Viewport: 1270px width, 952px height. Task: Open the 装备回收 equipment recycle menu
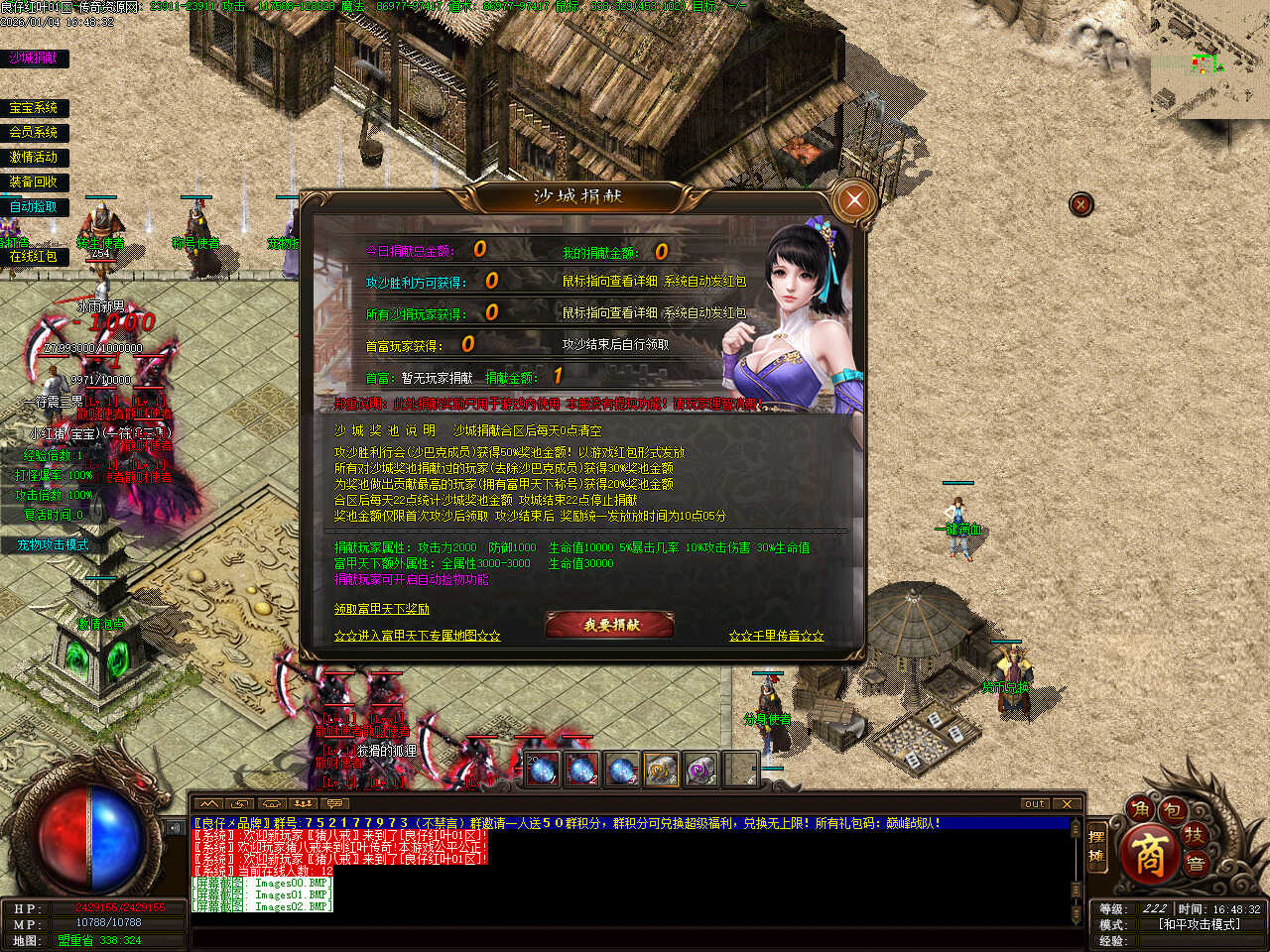pyautogui.click(x=34, y=181)
